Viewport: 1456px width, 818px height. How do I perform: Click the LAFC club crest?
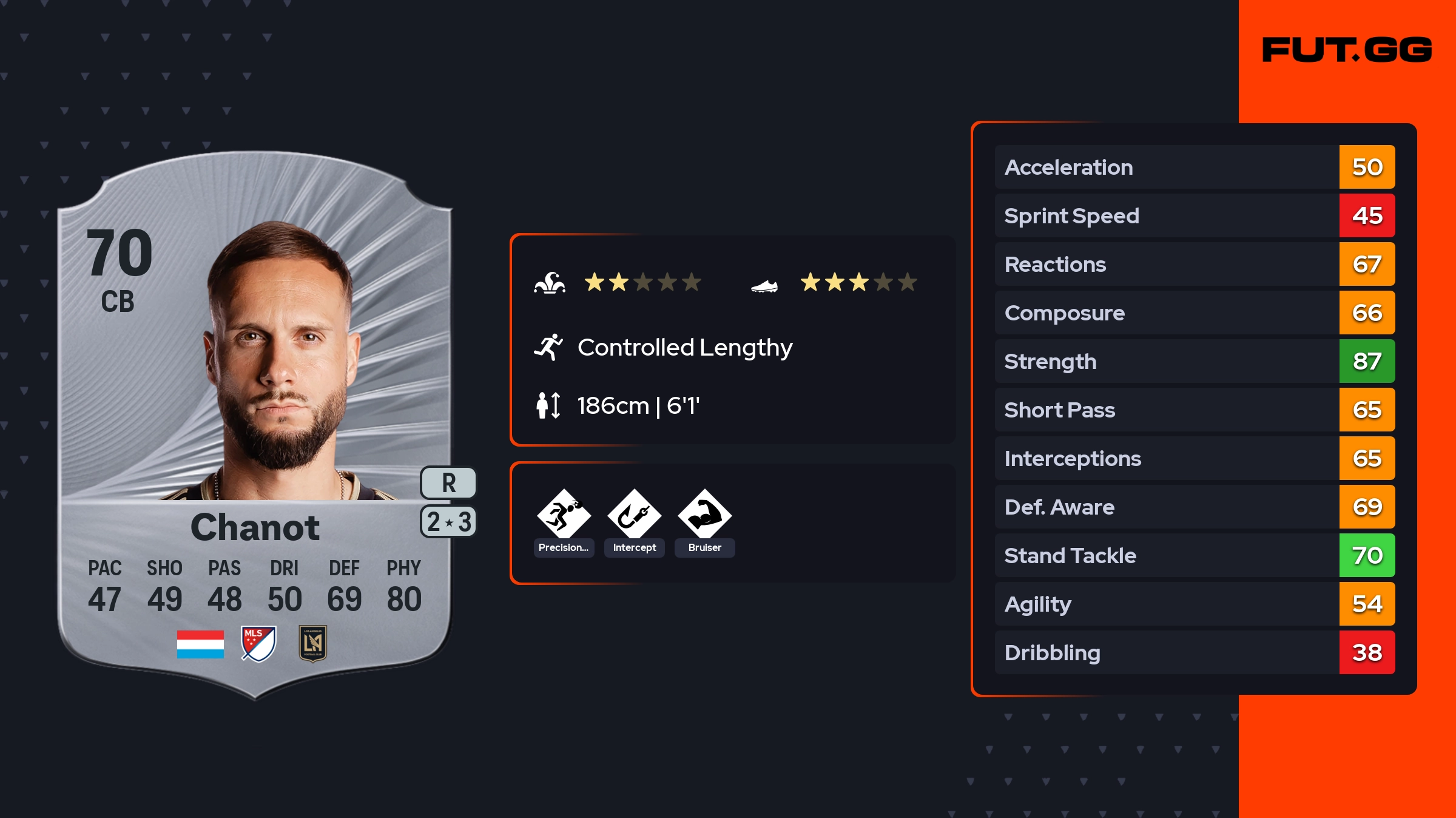point(313,643)
